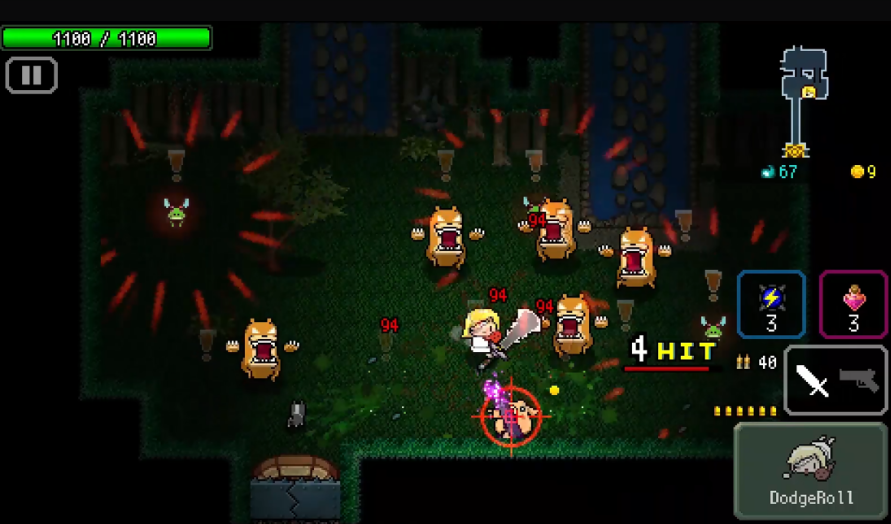Viewport: 891px width, 524px height.
Task: Pause the game
Action: [x=31, y=76]
